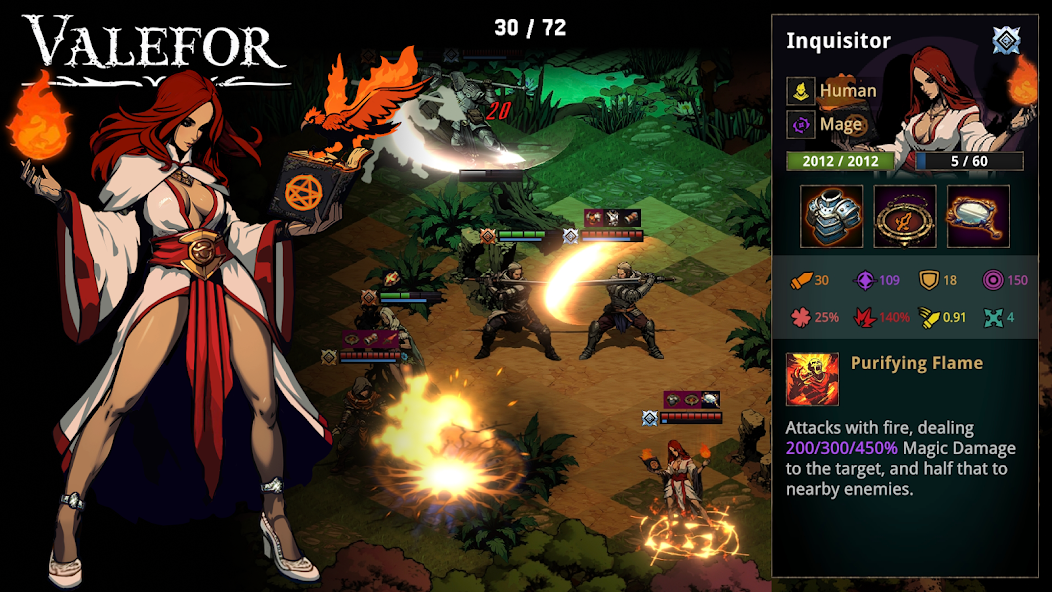Viewport: 1052px width, 592px height.
Task: Select the armor chestplate item slot
Action: (831, 216)
